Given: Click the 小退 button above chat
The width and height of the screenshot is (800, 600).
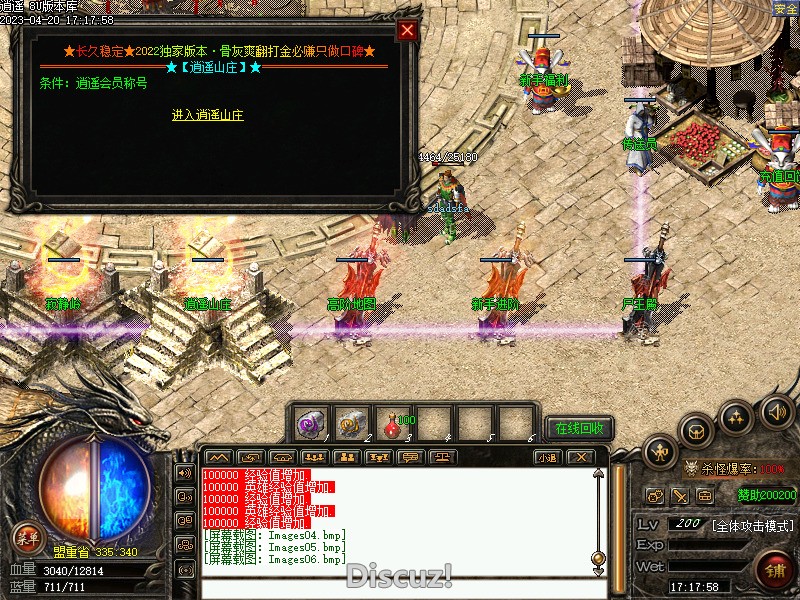Looking at the screenshot, I should pos(546,457).
